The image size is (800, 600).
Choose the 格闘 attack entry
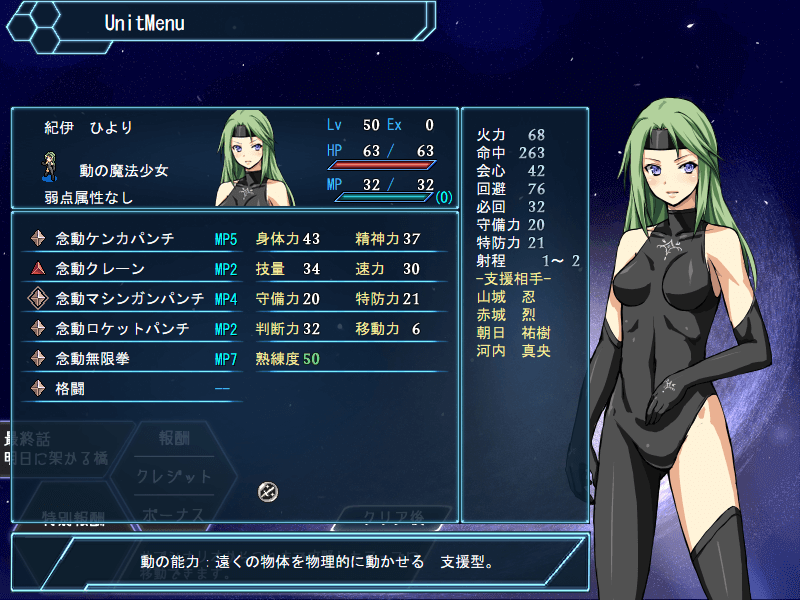pos(72,388)
